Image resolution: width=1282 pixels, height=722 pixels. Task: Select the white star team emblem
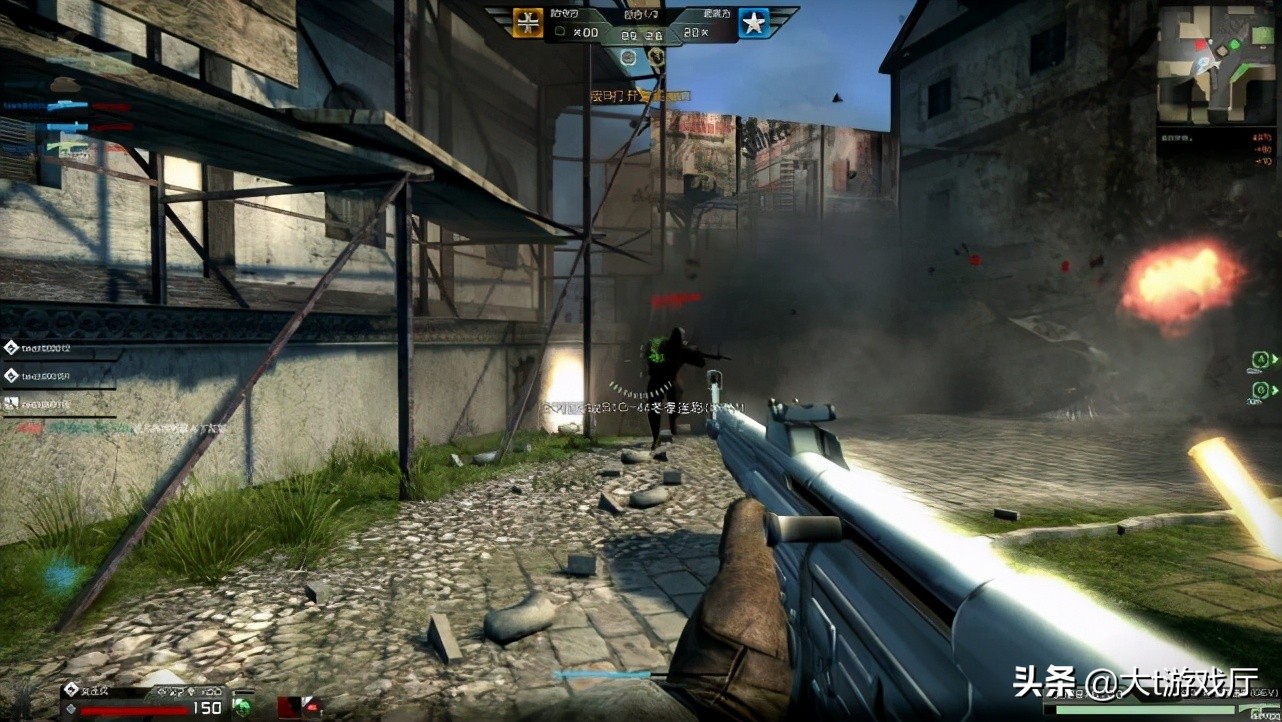tap(753, 22)
